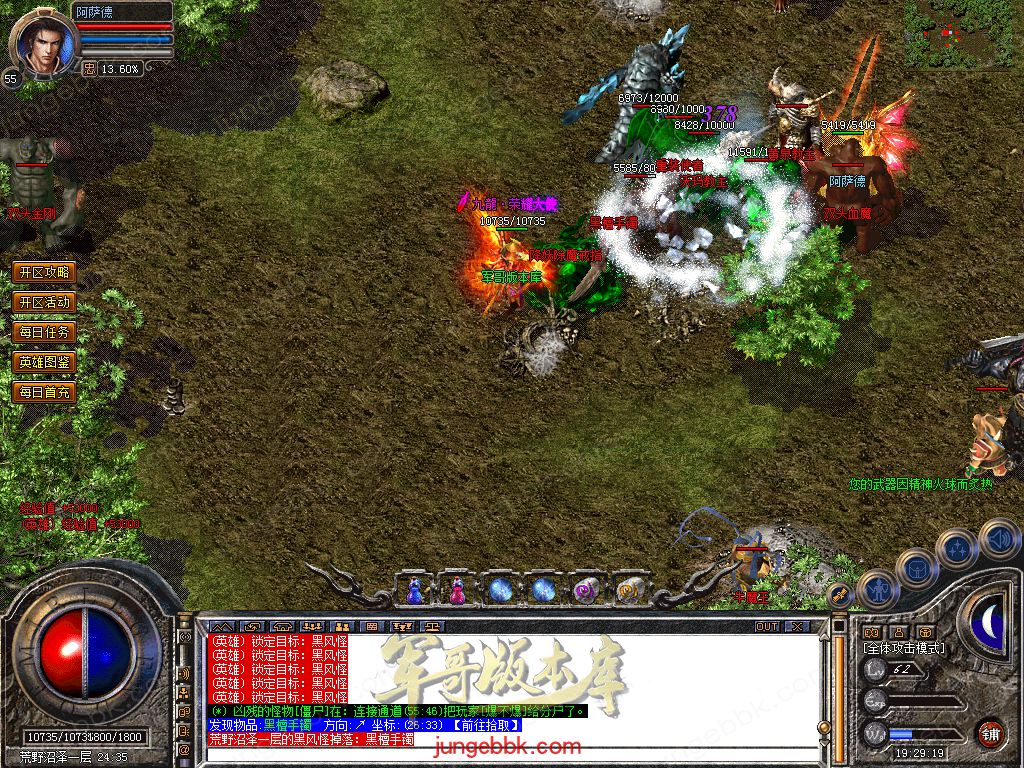Click the 前往拾取 pickup link in chat
1024x768 pixels.
pyautogui.click(x=487, y=725)
